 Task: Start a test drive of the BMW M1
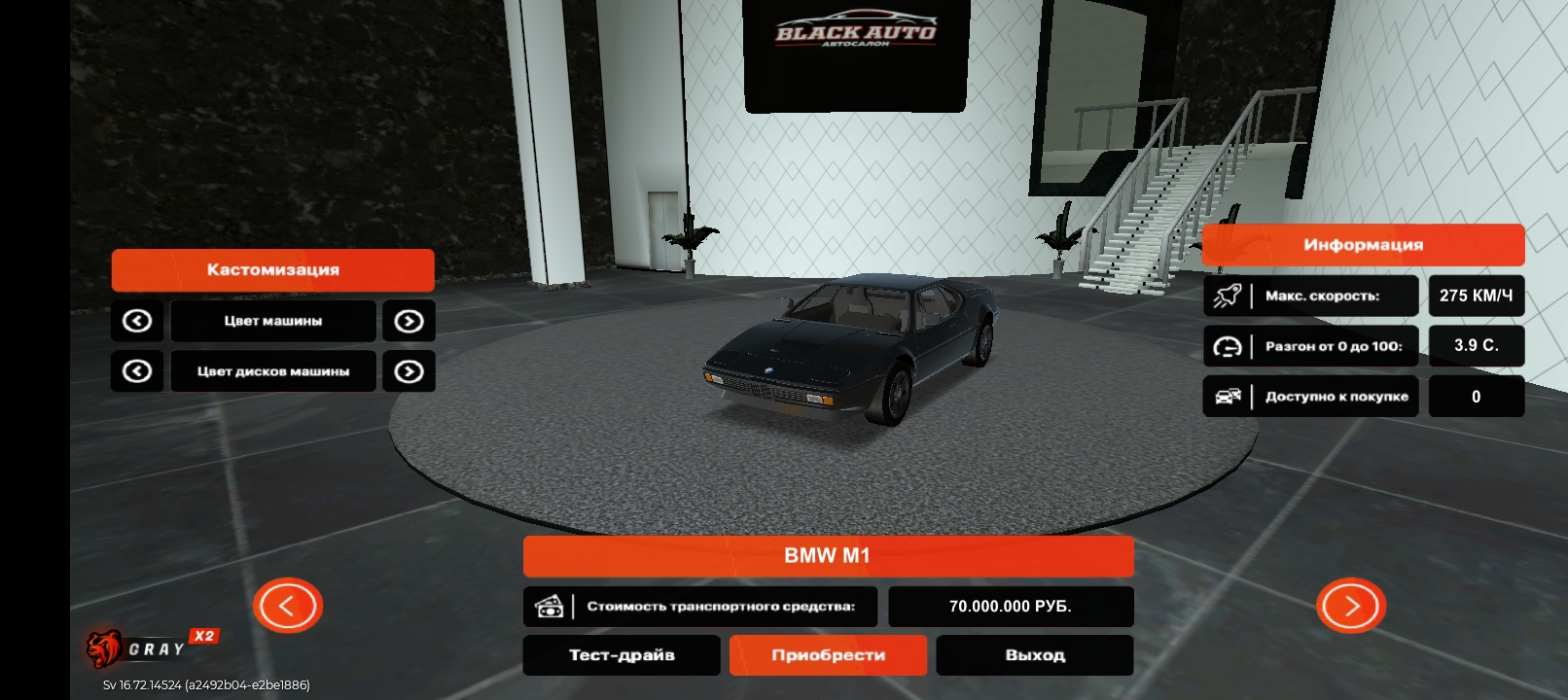622,655
